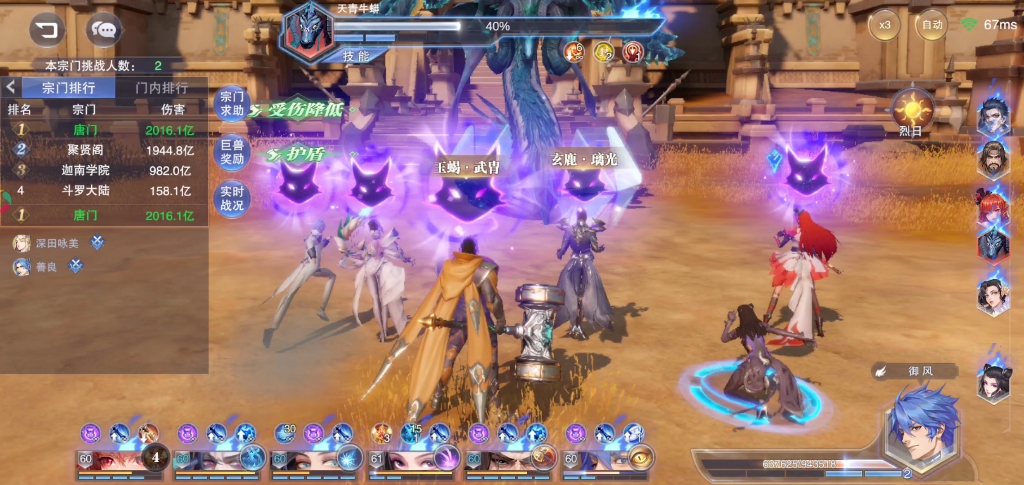1024x485 pixels.
Task: Toggle the 自动 auto-battle button
Action: point(932,24)
